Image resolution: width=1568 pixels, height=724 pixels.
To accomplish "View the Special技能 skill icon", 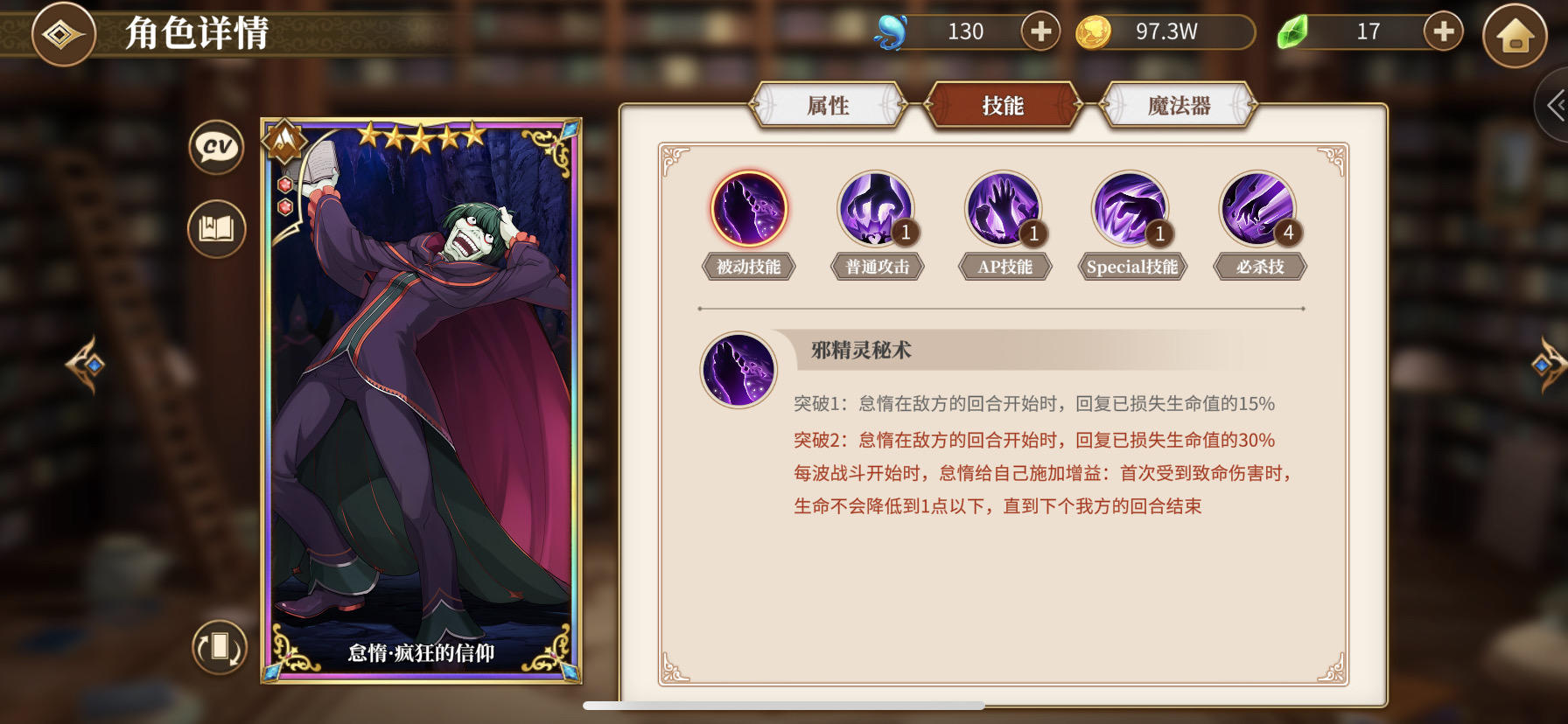I will coord(1131,208).
